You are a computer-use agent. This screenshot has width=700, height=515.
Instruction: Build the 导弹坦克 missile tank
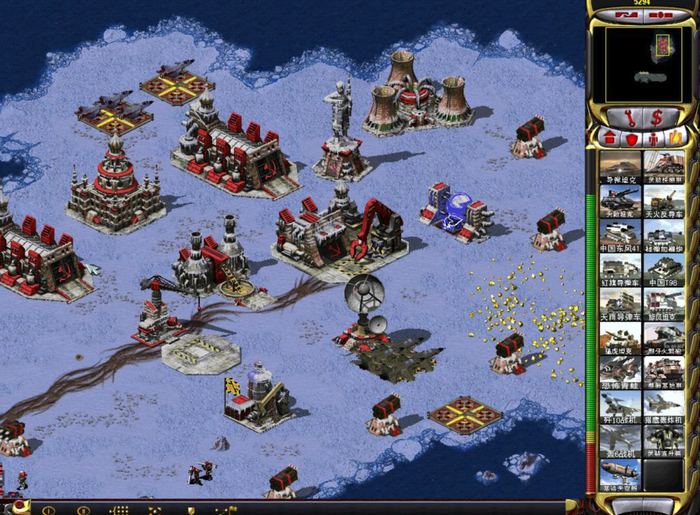[620, 165]
